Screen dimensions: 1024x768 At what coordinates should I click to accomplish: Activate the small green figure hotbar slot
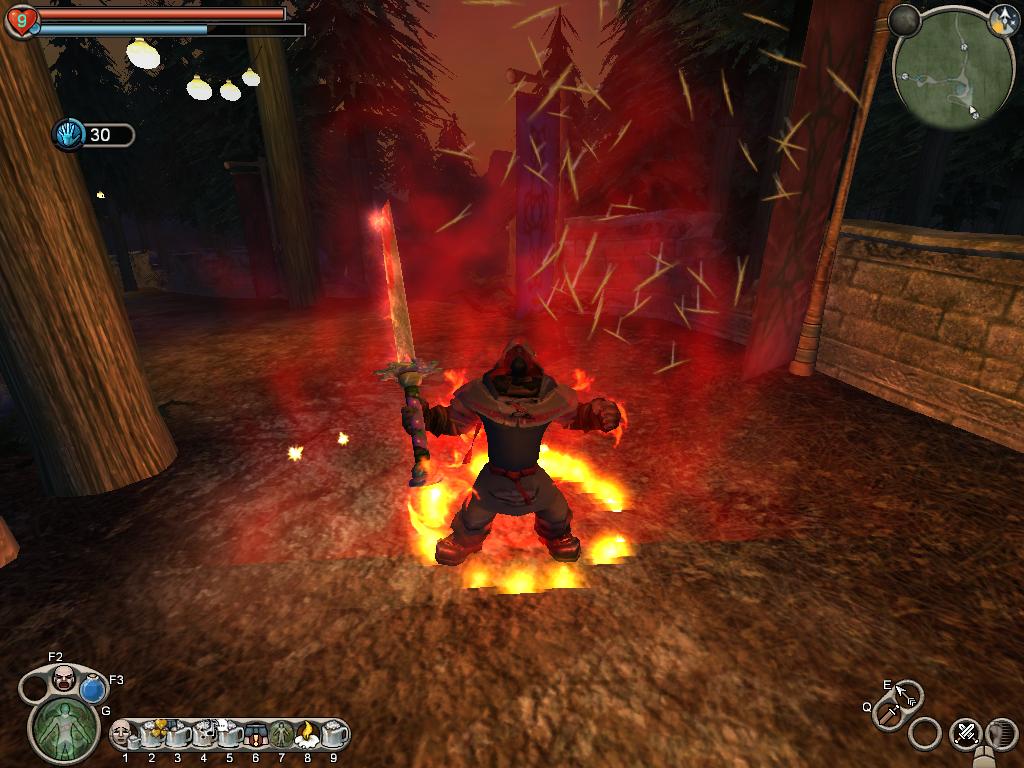click(x=280, y=735)
